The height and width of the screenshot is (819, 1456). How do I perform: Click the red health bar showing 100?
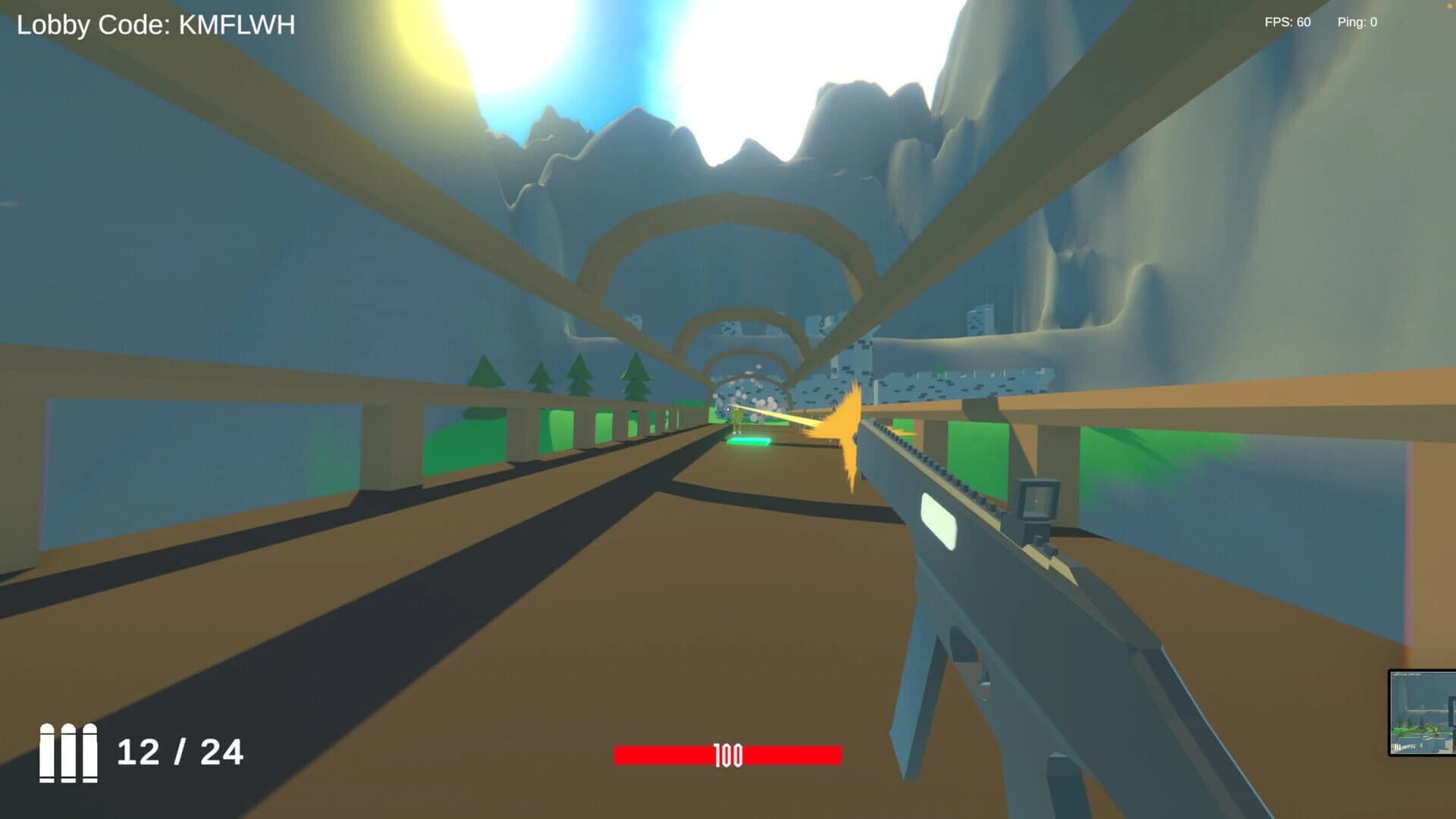click(728, 755)
